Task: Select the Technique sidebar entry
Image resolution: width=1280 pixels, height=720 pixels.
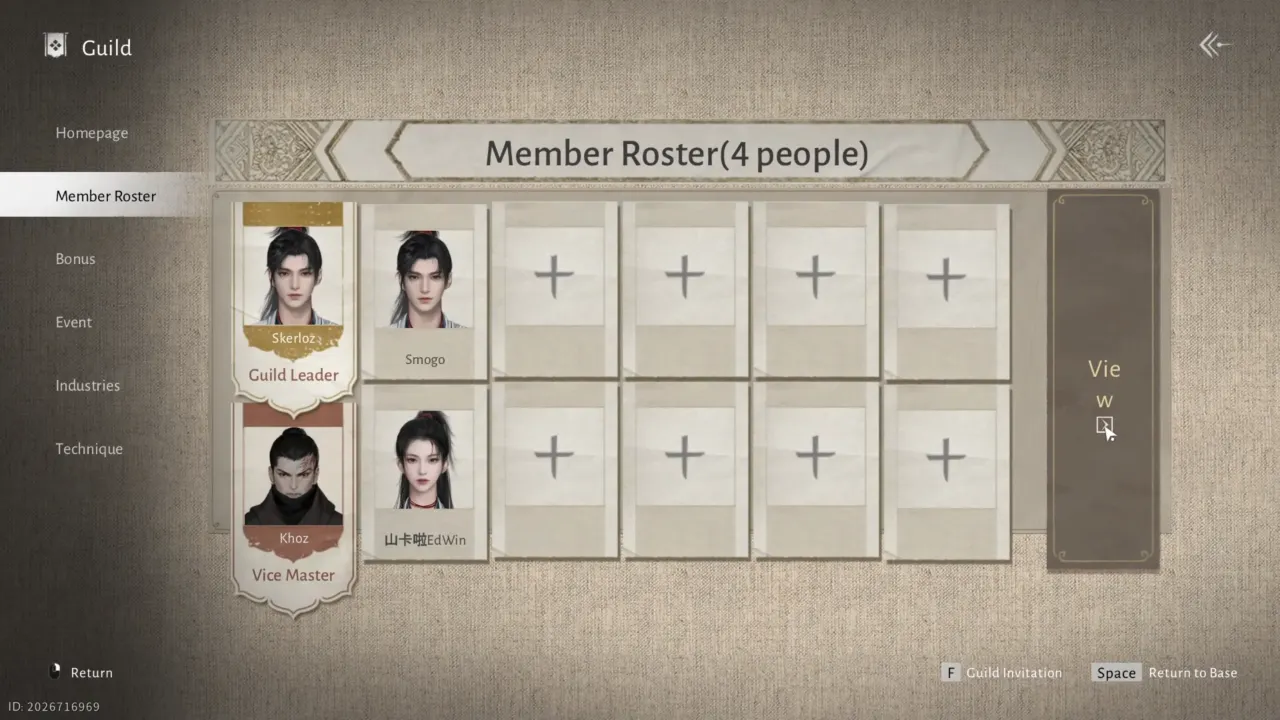Action: click(89, 448)
